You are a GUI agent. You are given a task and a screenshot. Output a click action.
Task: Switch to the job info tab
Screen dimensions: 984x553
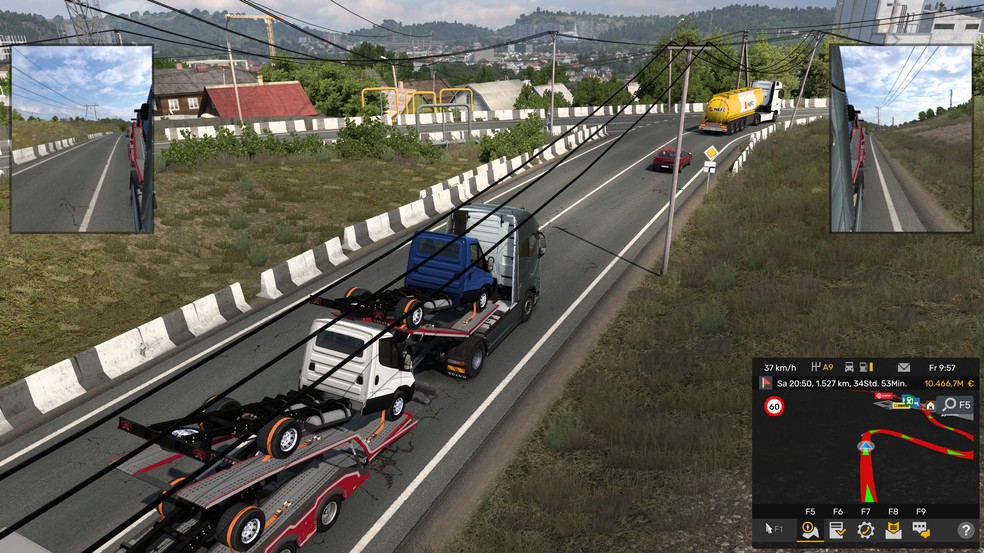838,530
